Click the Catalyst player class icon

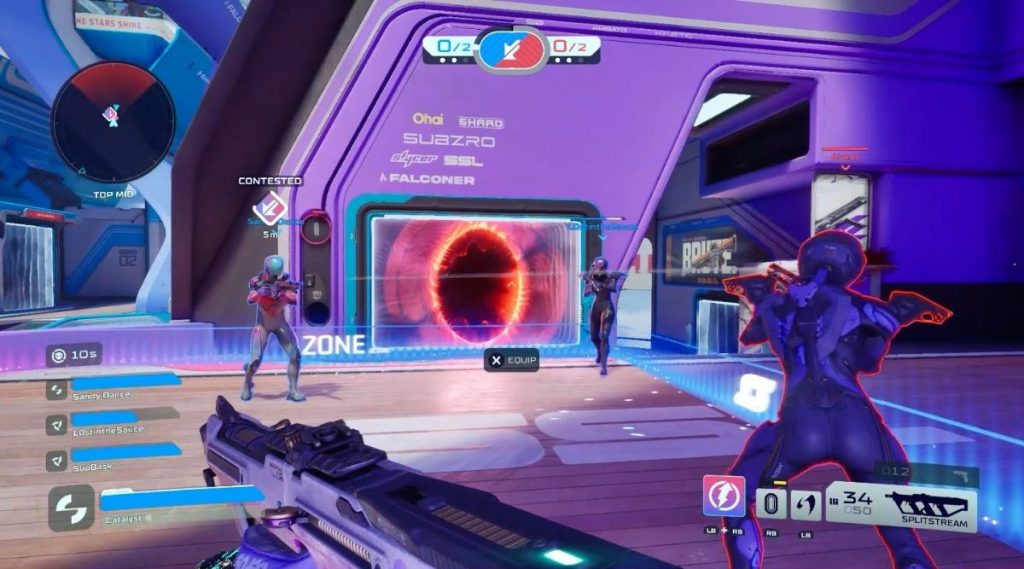tap(72, 507)
